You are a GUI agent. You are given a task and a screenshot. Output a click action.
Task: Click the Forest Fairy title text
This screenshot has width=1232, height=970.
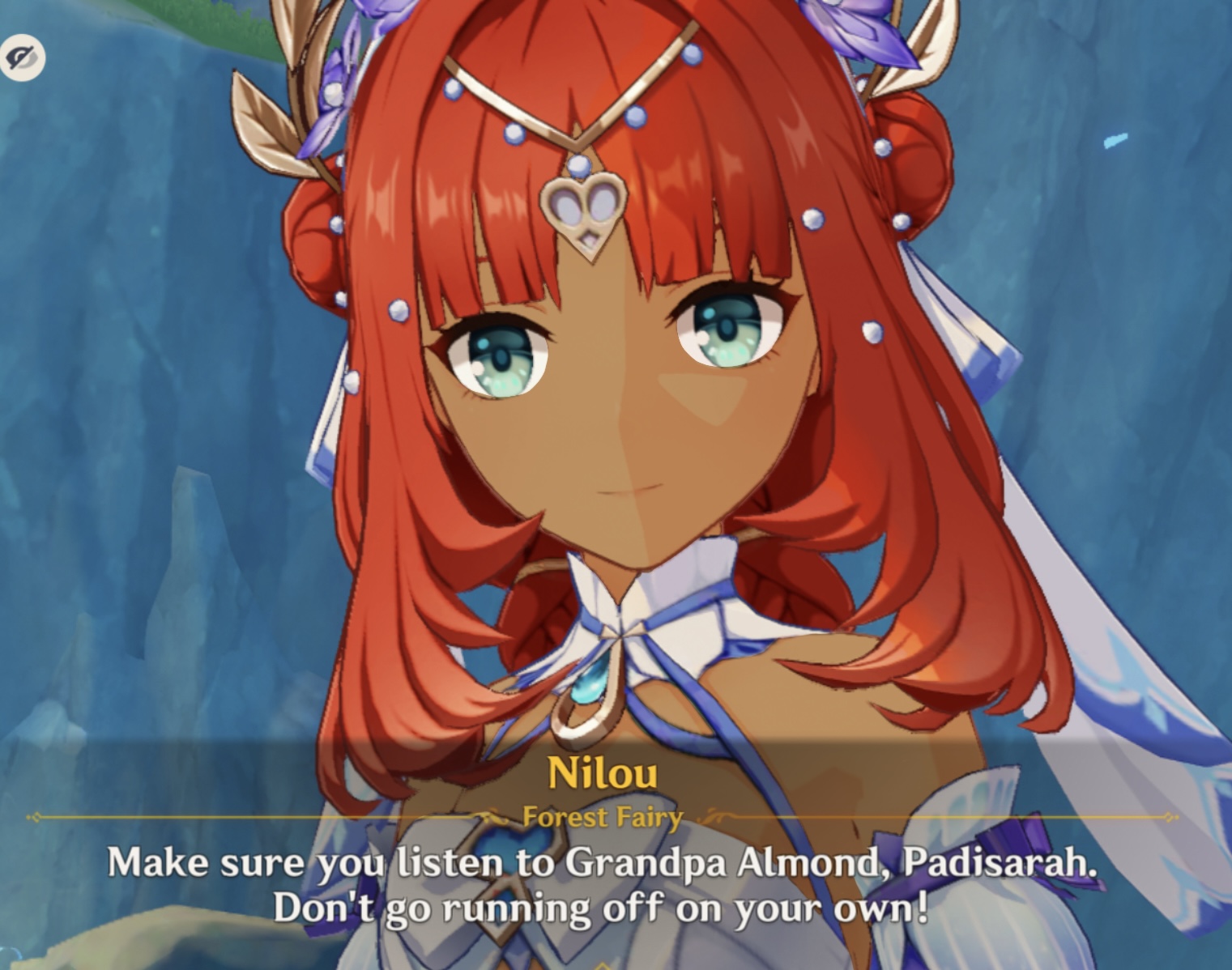point(603,817)
